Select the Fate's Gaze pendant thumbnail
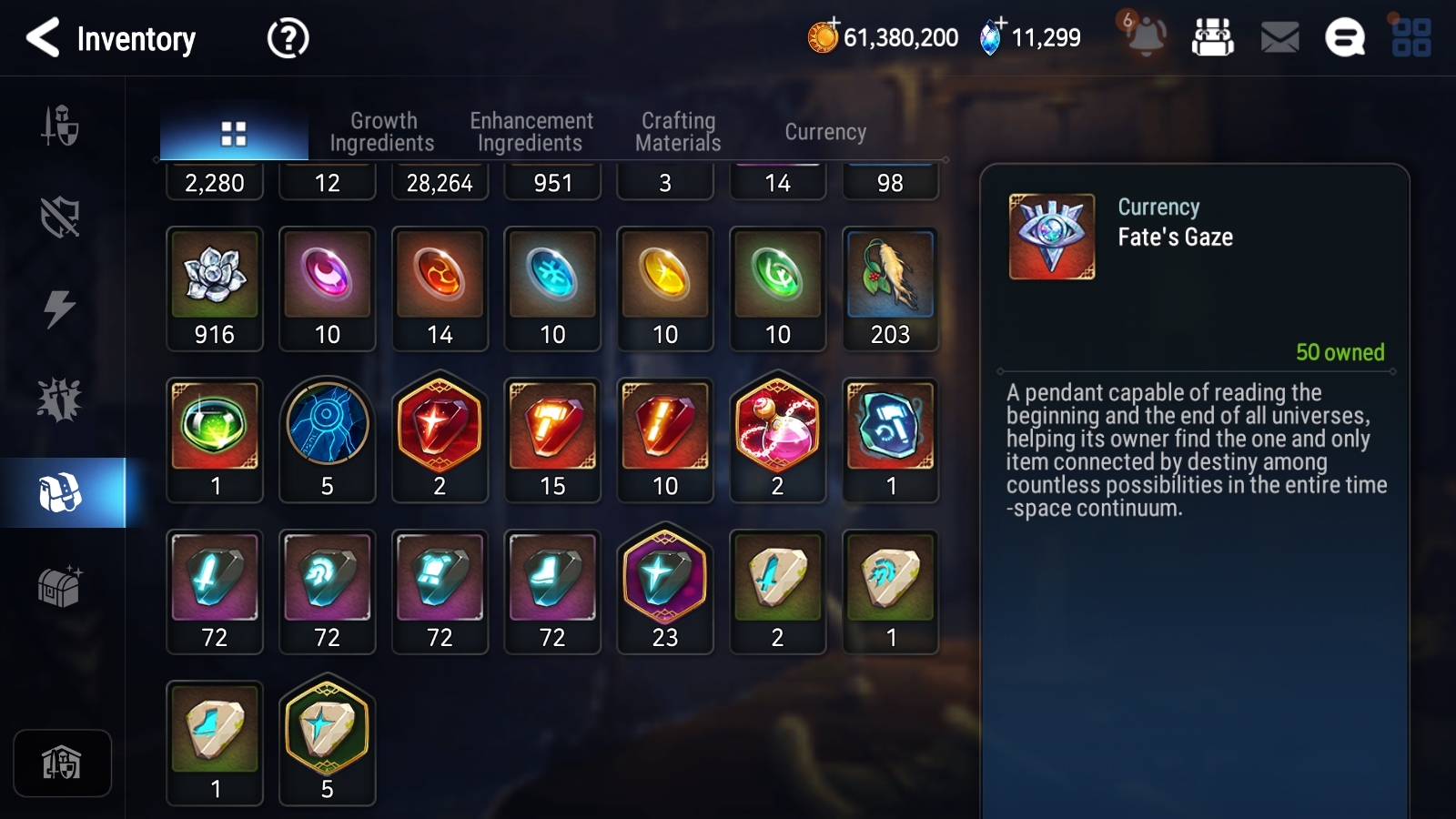The image size is (1456, 819). tap(1052, 233)
